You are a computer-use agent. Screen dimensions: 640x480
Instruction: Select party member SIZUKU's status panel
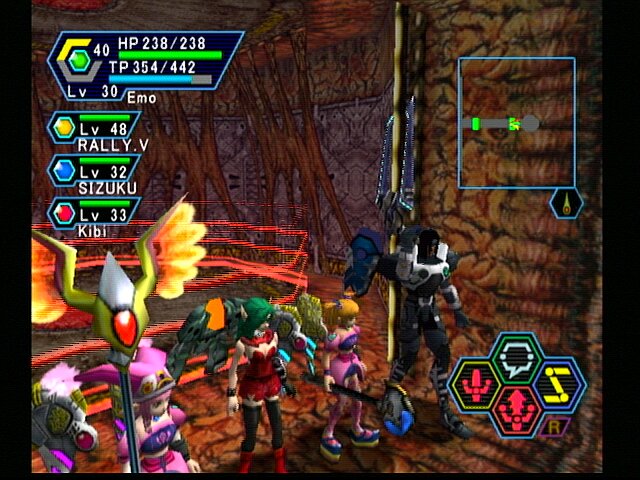(93, 174)
